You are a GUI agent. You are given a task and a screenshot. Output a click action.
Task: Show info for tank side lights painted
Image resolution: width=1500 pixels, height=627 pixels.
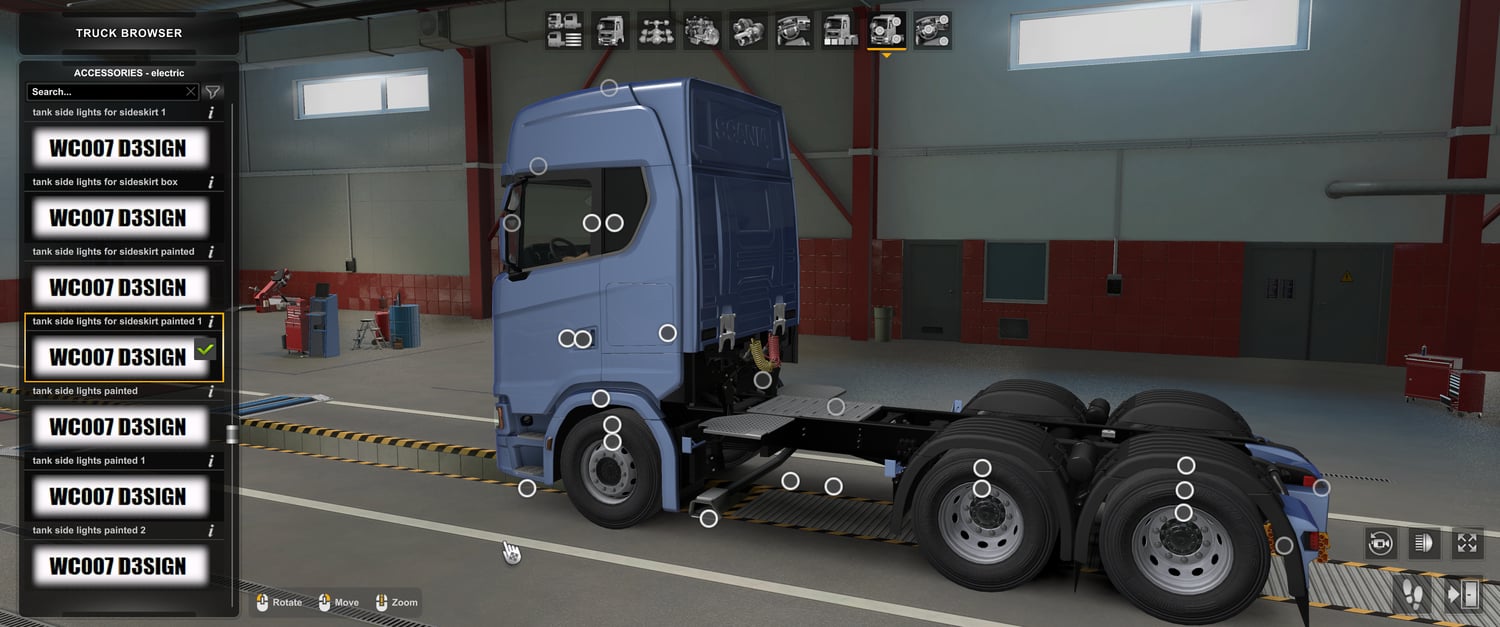(211, 392)
